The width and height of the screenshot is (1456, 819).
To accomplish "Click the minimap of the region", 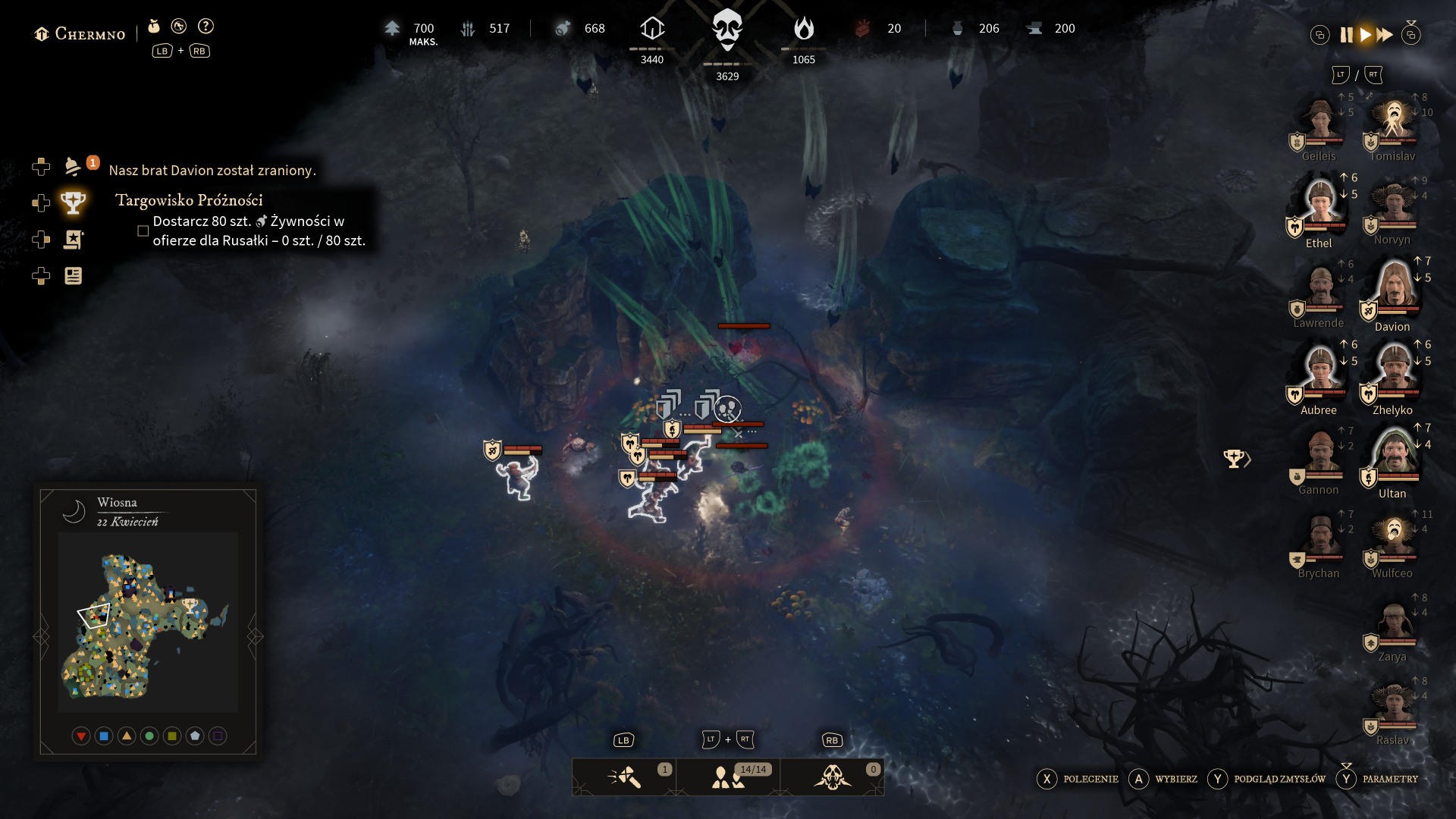I will coord(147,622).
